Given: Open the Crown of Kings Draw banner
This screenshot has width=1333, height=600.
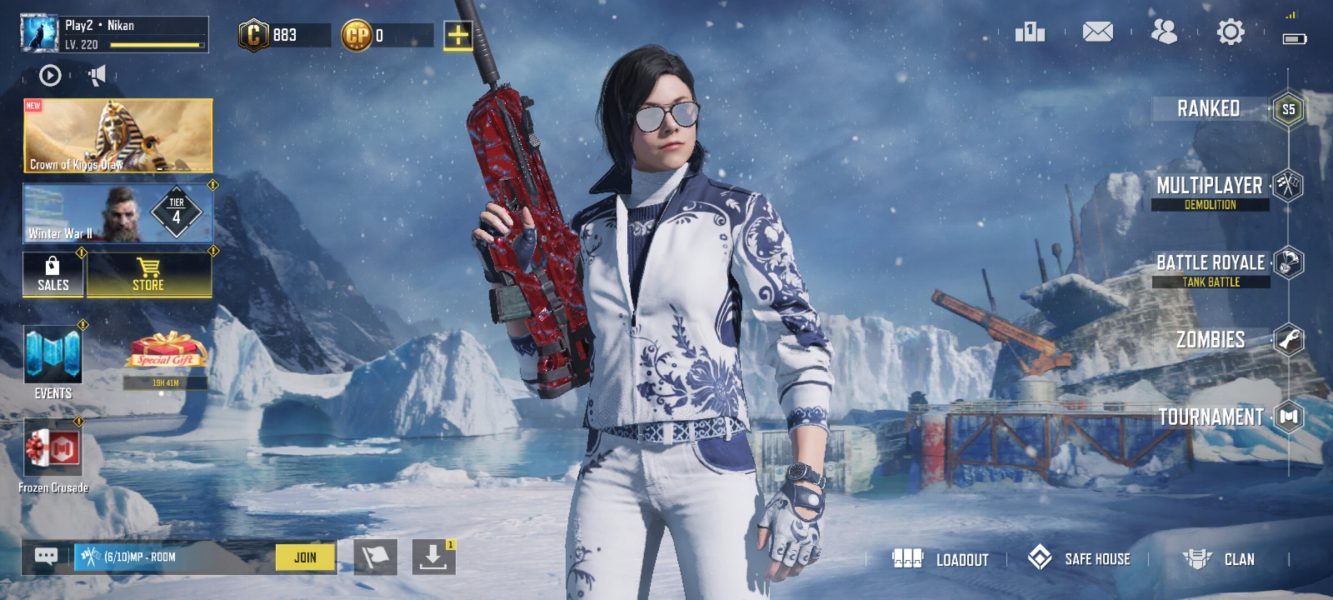Looking at the screenshot, I should 118,136.
